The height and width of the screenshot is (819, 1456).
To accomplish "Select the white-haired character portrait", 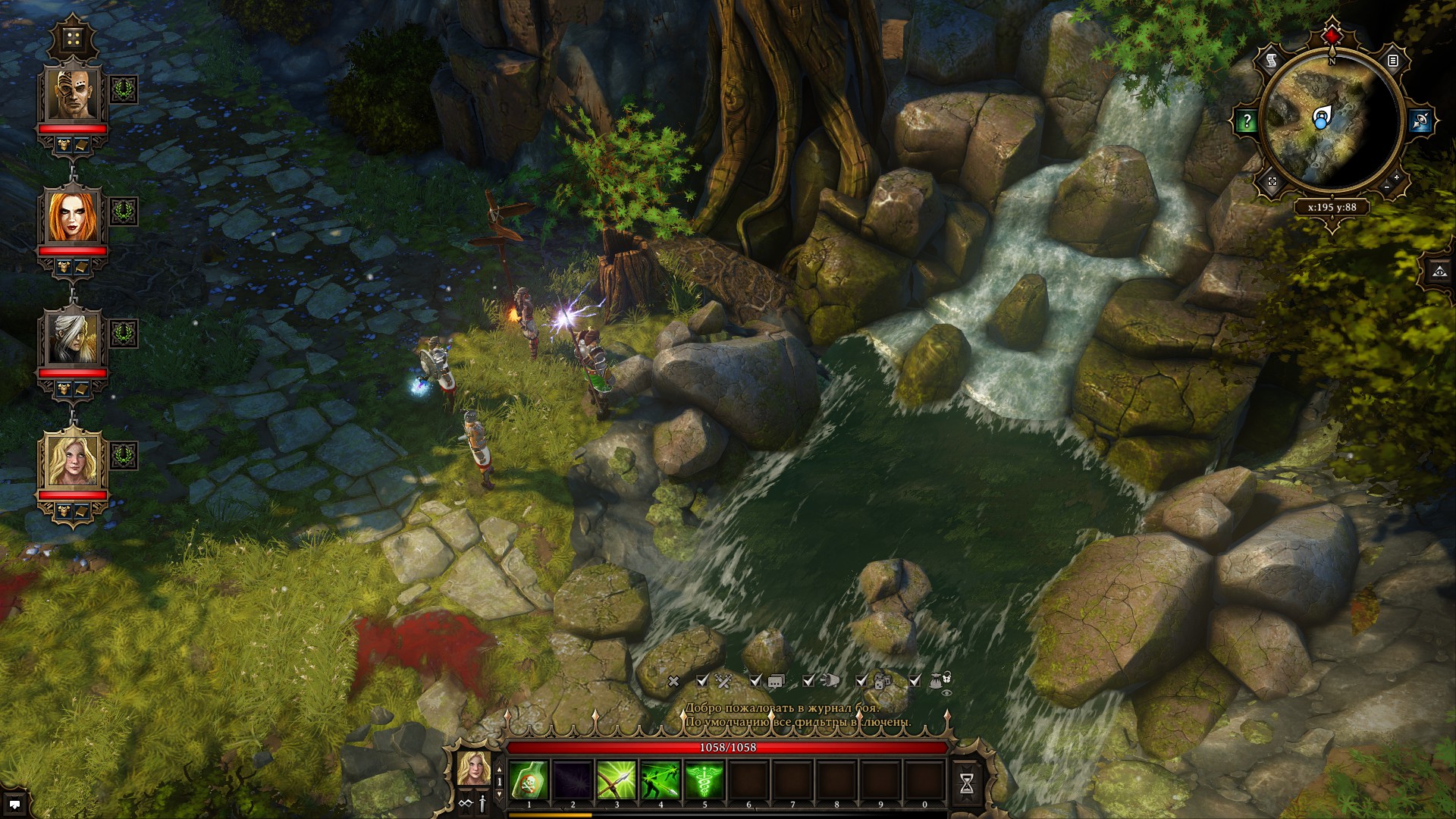I will point(73,338).
